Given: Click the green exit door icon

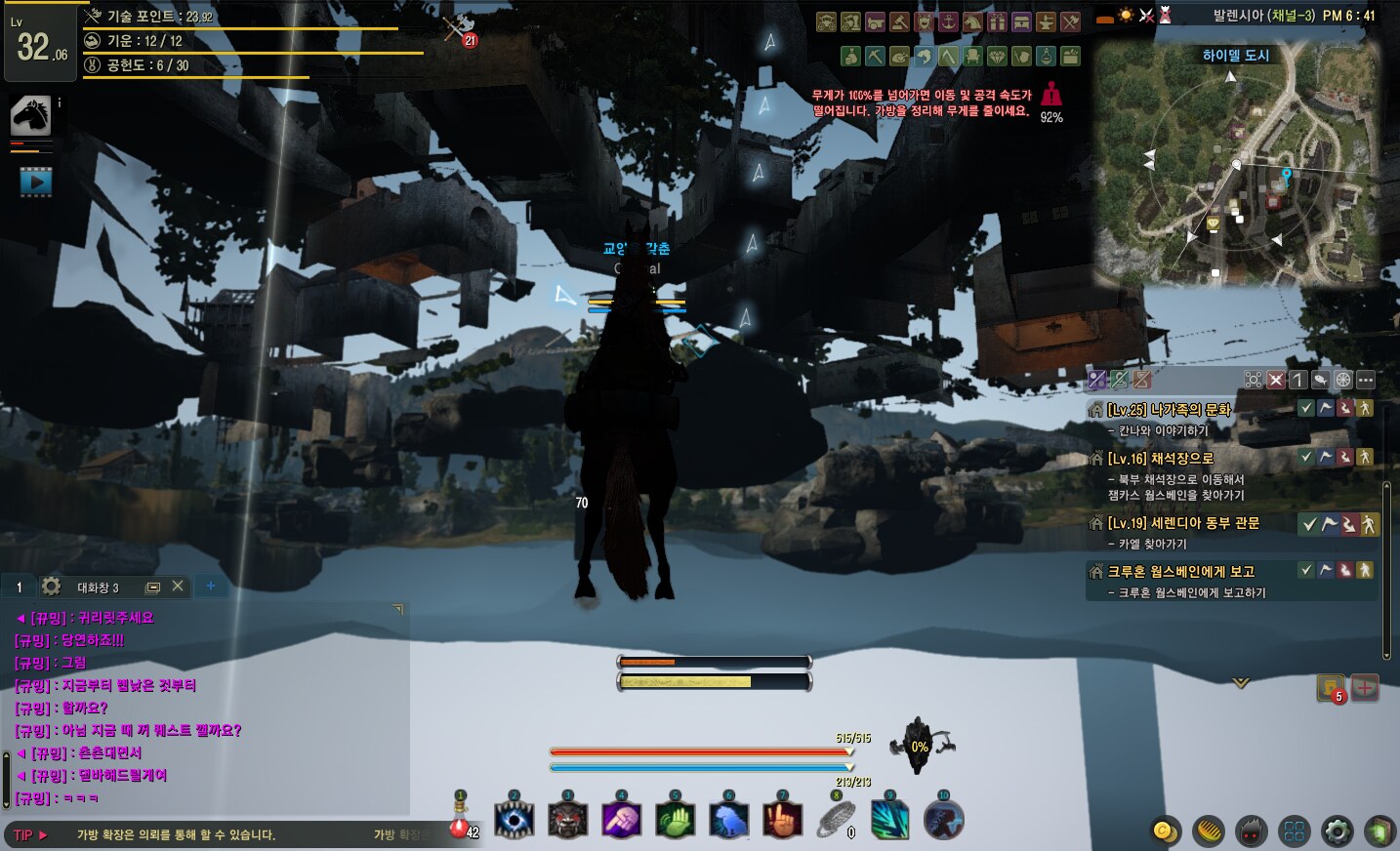Looking at the screenshot, I should tap(1379, 831).
